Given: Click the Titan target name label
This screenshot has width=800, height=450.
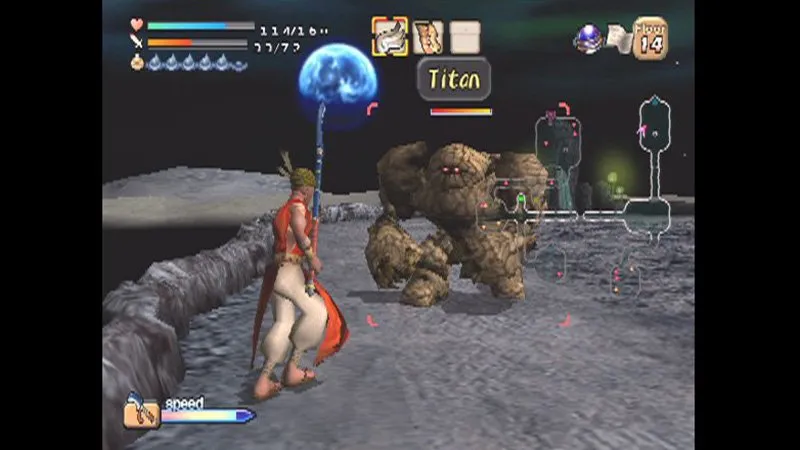Looking at the screenshot, I should coord(454,80).
